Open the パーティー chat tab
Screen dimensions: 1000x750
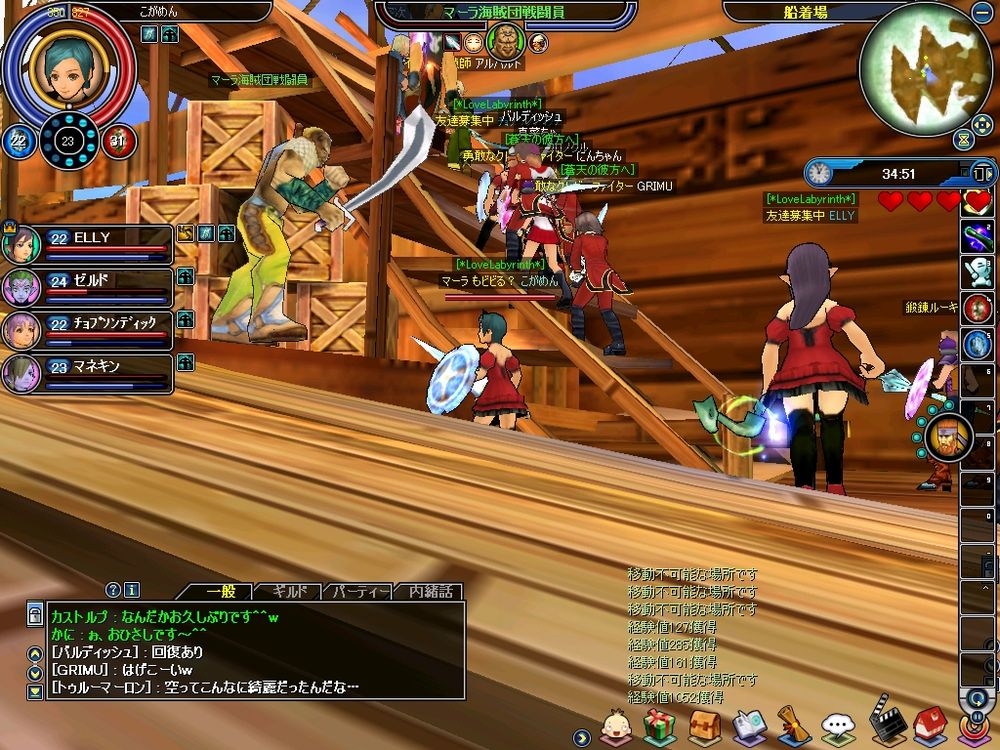[x=359, y=591]
